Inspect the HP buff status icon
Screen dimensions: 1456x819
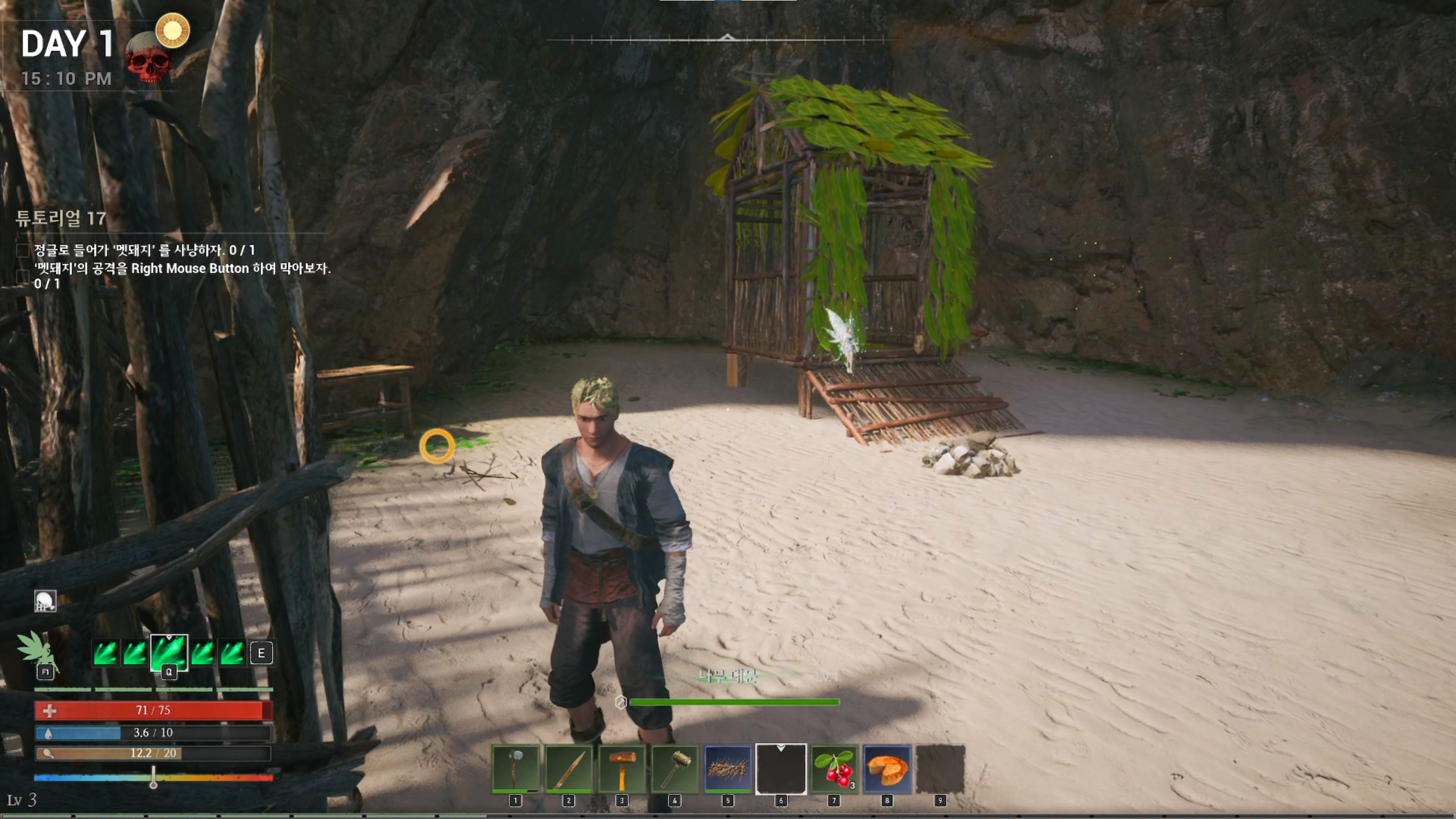(x=45, y=601)
